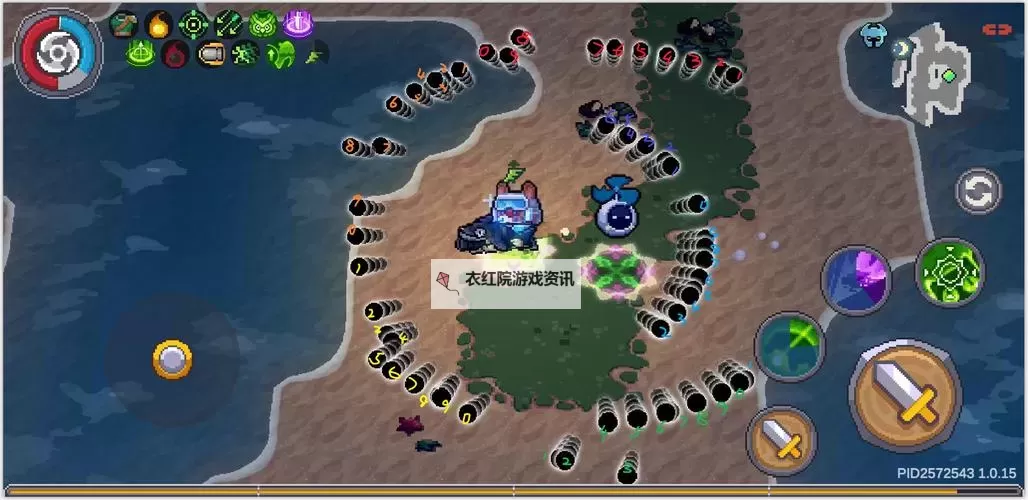1028x500 pixels.
Task: Use the green gear skill button
Action: (949, 272)
